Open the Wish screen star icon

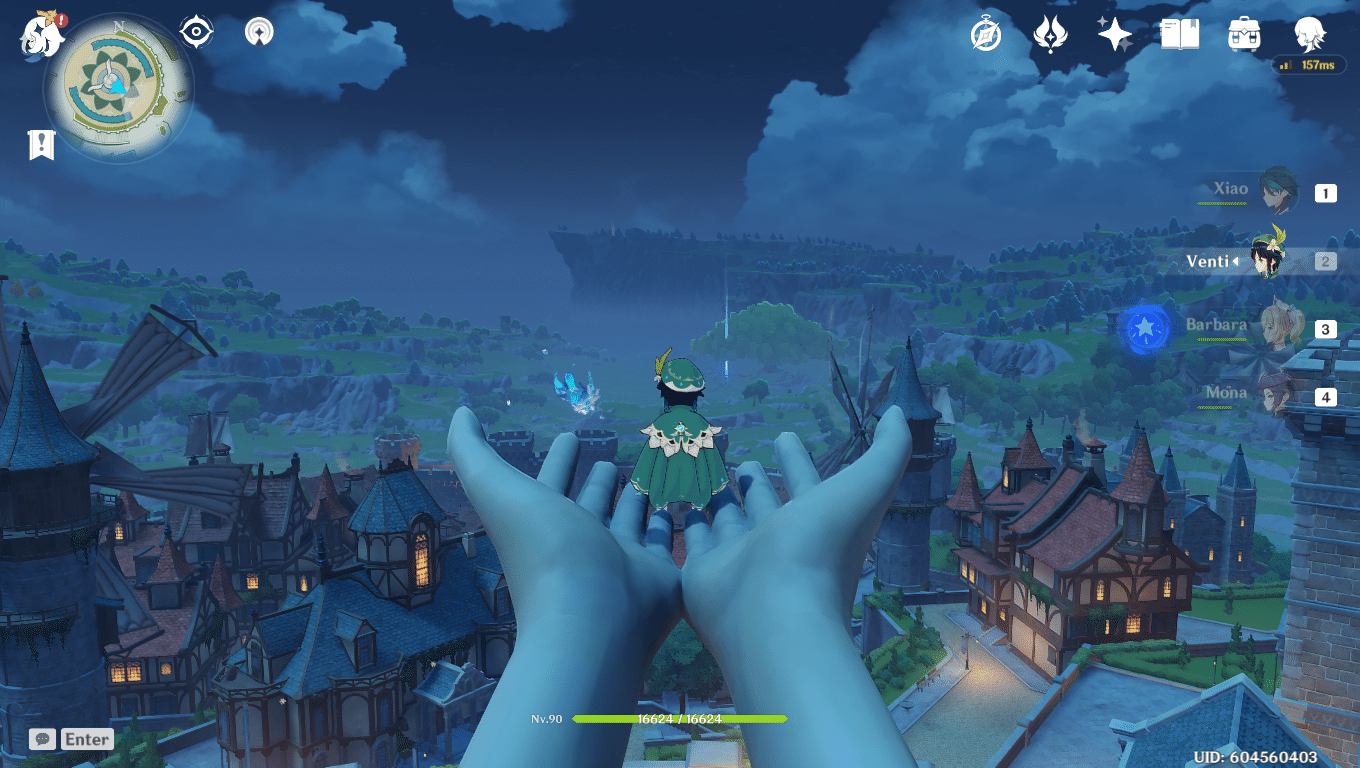tap(1114, 33)
